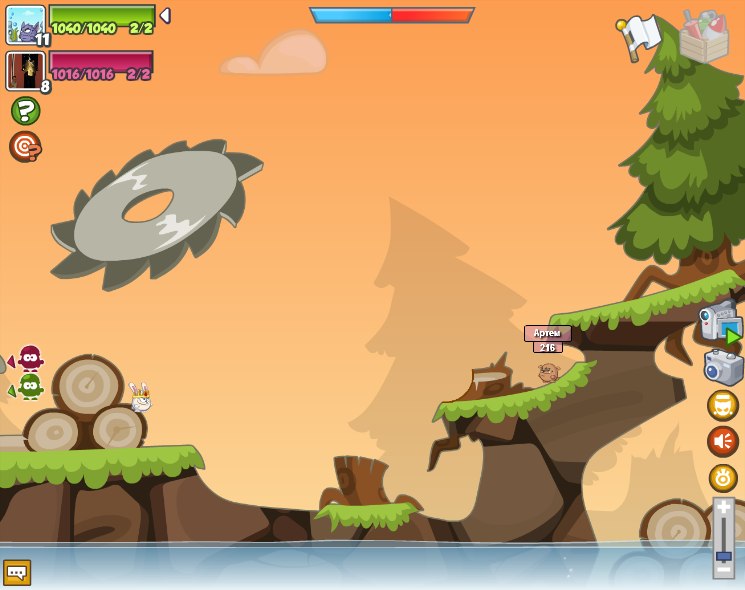Click the round yellow eye button
Image resolution: width=745 pixels, height=590 pixels.
tap(723, 477)
